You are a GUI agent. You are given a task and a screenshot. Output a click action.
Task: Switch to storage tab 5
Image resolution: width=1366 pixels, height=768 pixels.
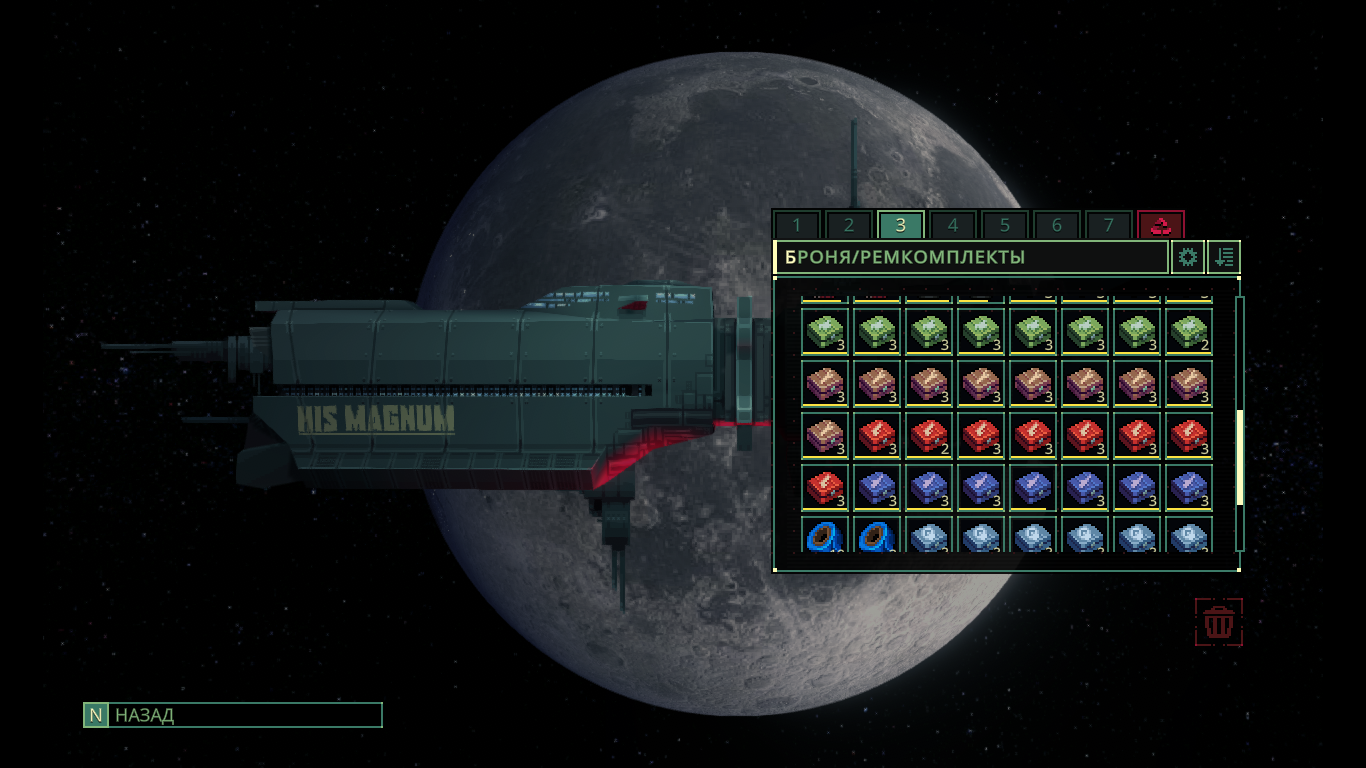[x=1005, y=225]
